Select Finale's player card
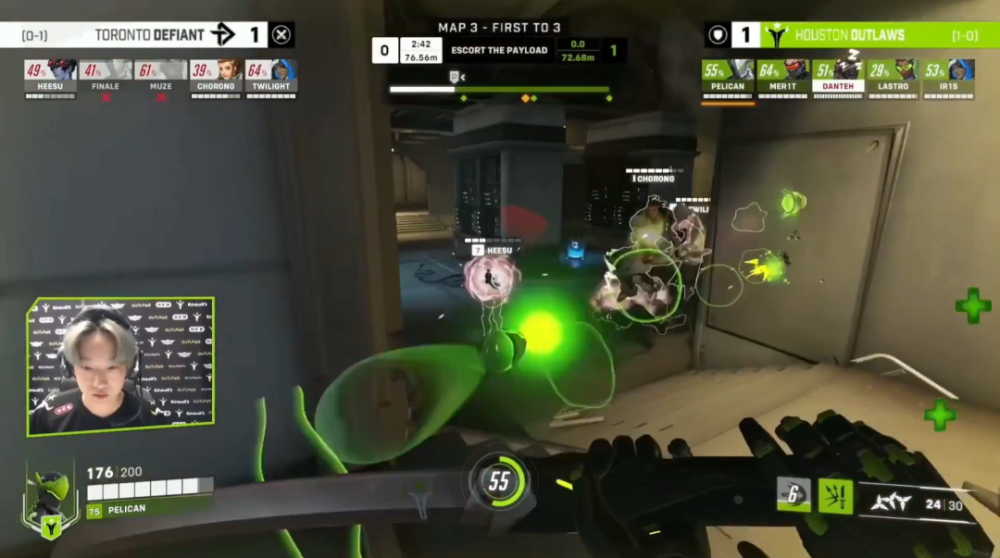Viewport: 1000px width, 558px height. 105,77
